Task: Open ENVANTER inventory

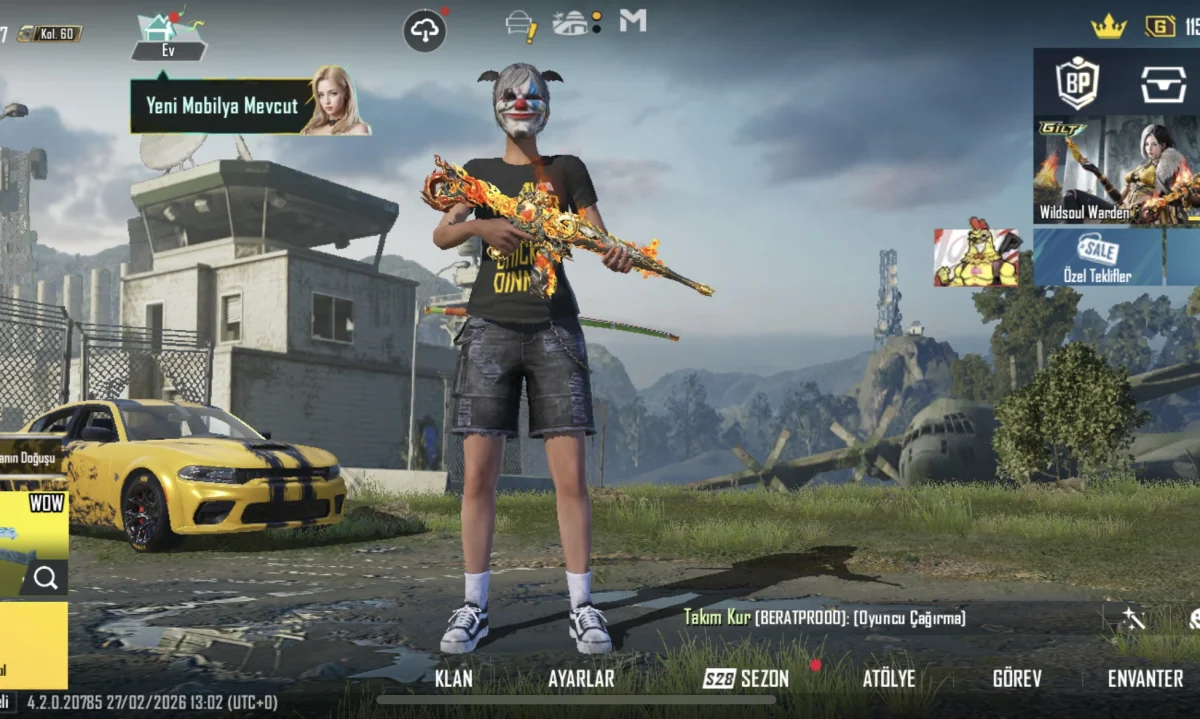Action: coord(1145,678)
